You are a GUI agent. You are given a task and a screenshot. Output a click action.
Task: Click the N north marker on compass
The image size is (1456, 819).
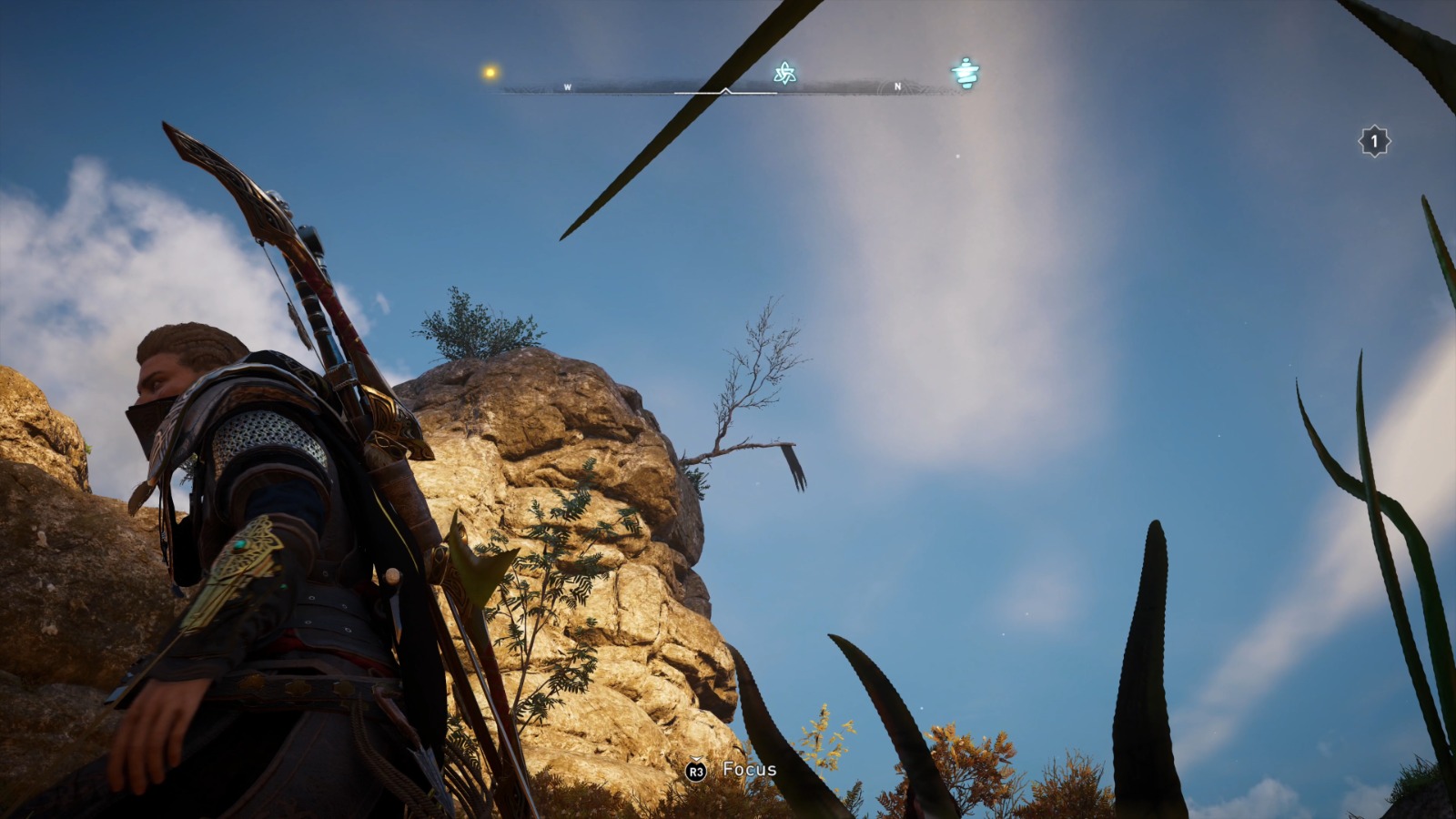pos(899,86)
